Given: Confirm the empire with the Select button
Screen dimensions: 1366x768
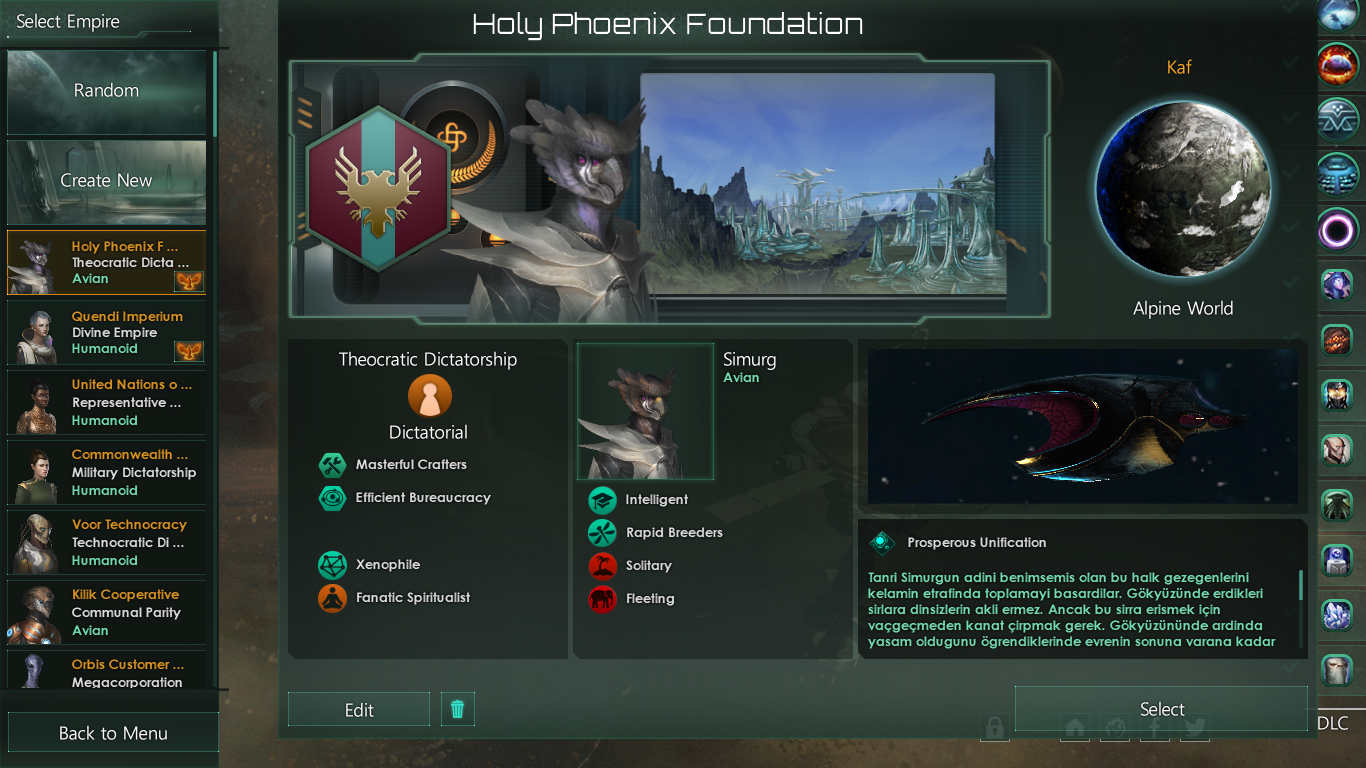Looking at the screenshot, I should [1161, 709].
